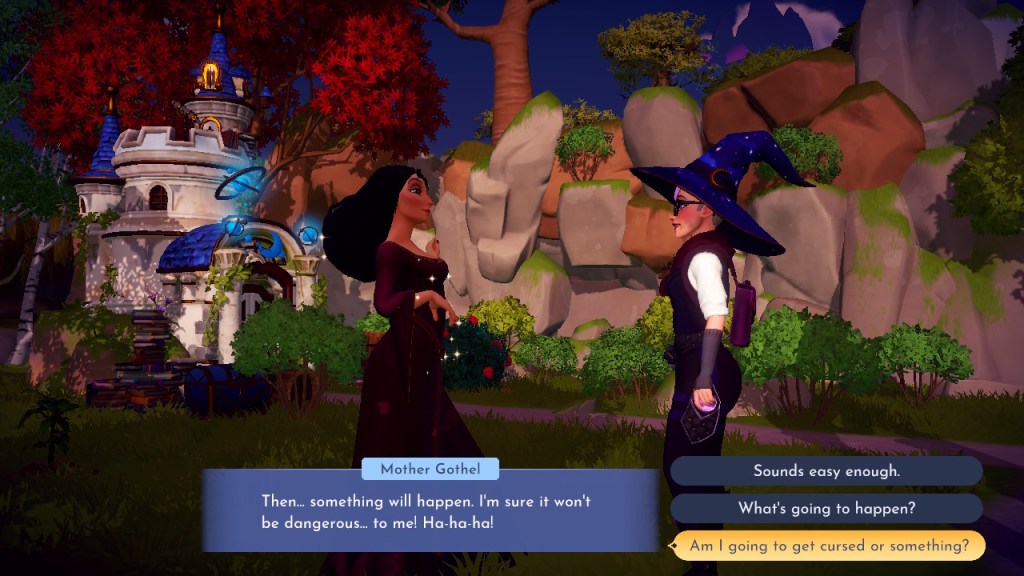Choose the reply "Sounds easy enough."
Viewport: 1024px width, 576px height.
826,470
